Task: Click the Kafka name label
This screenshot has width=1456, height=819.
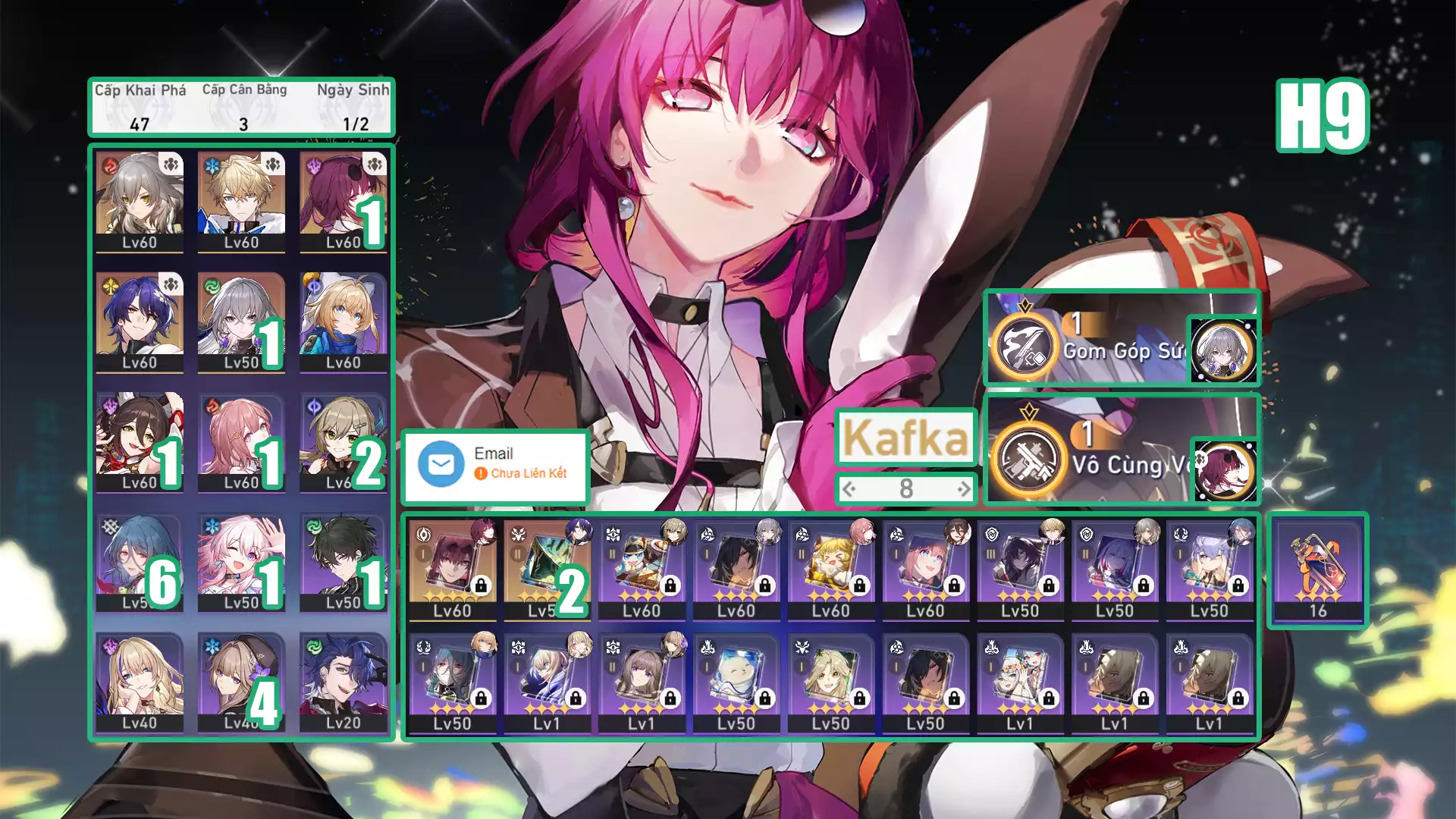Action: click(905, 438)
